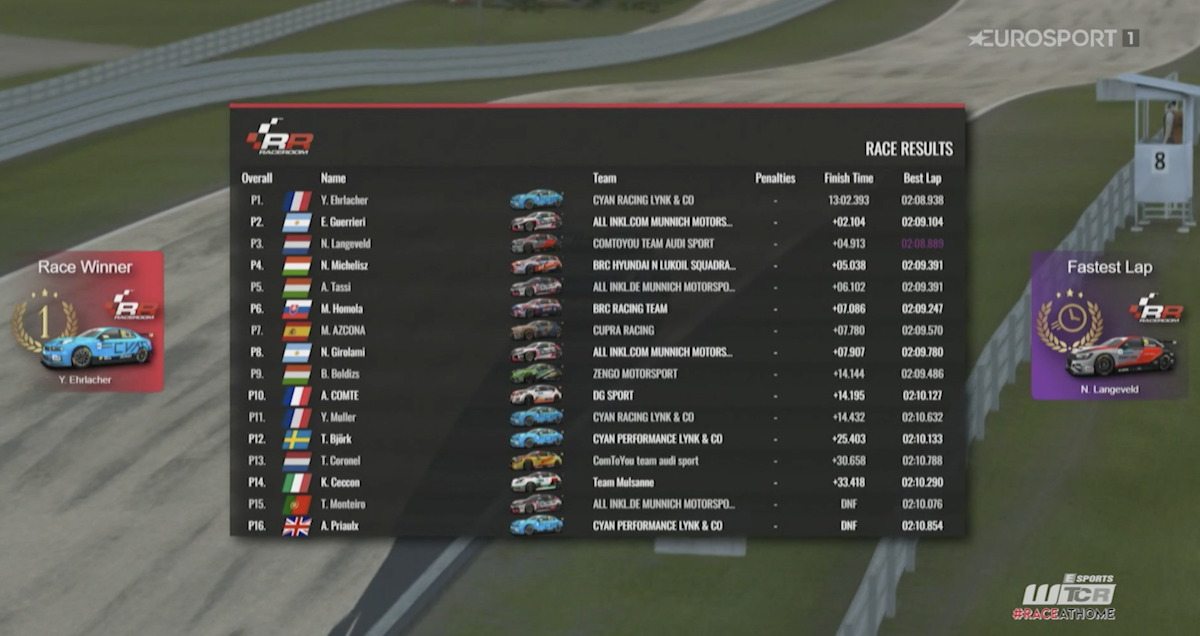Click the Best Lap column header
Viewport: 1200px width, 636px height.
tap(921, 178)
